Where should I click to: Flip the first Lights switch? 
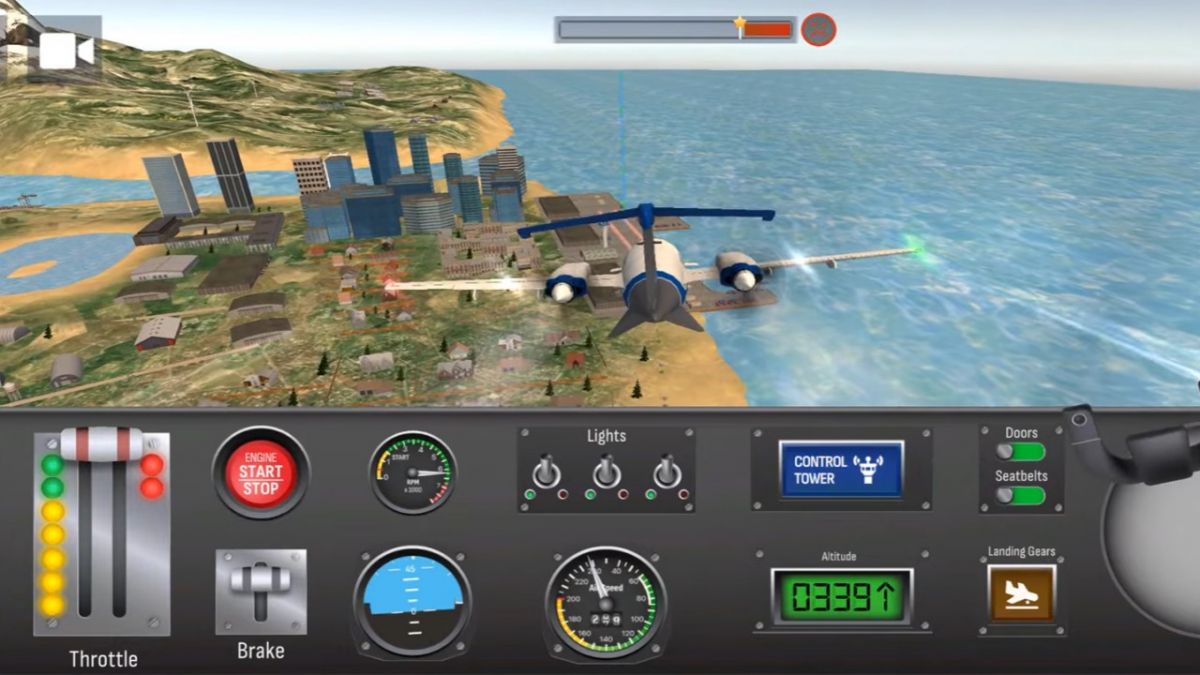(546, 471)
